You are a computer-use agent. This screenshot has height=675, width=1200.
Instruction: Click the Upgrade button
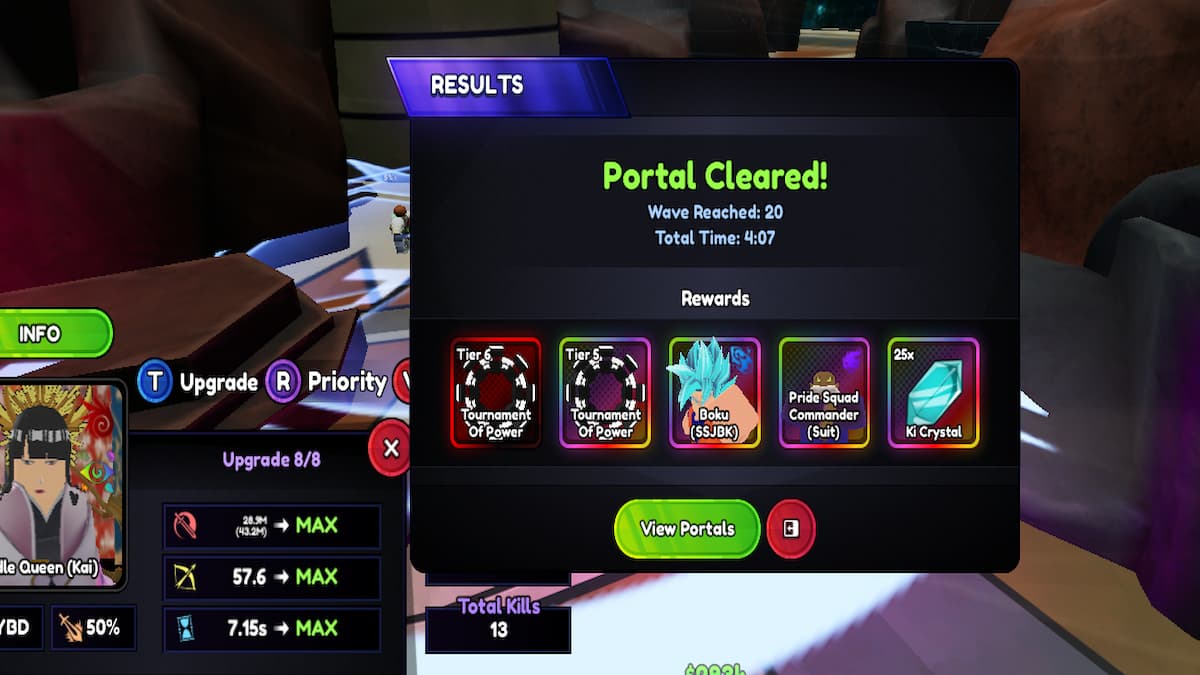pyautogui.click(x=200, y=382)
